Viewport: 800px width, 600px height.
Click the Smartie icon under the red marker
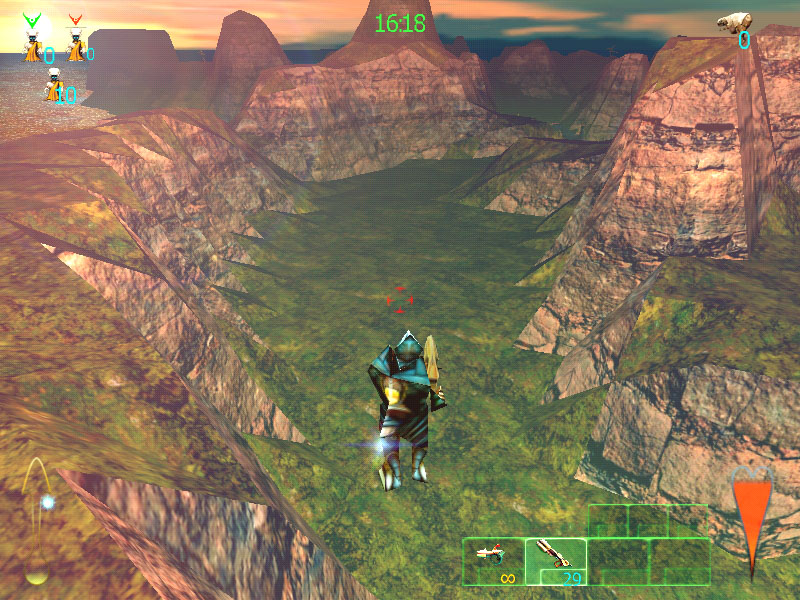(76, 46)
